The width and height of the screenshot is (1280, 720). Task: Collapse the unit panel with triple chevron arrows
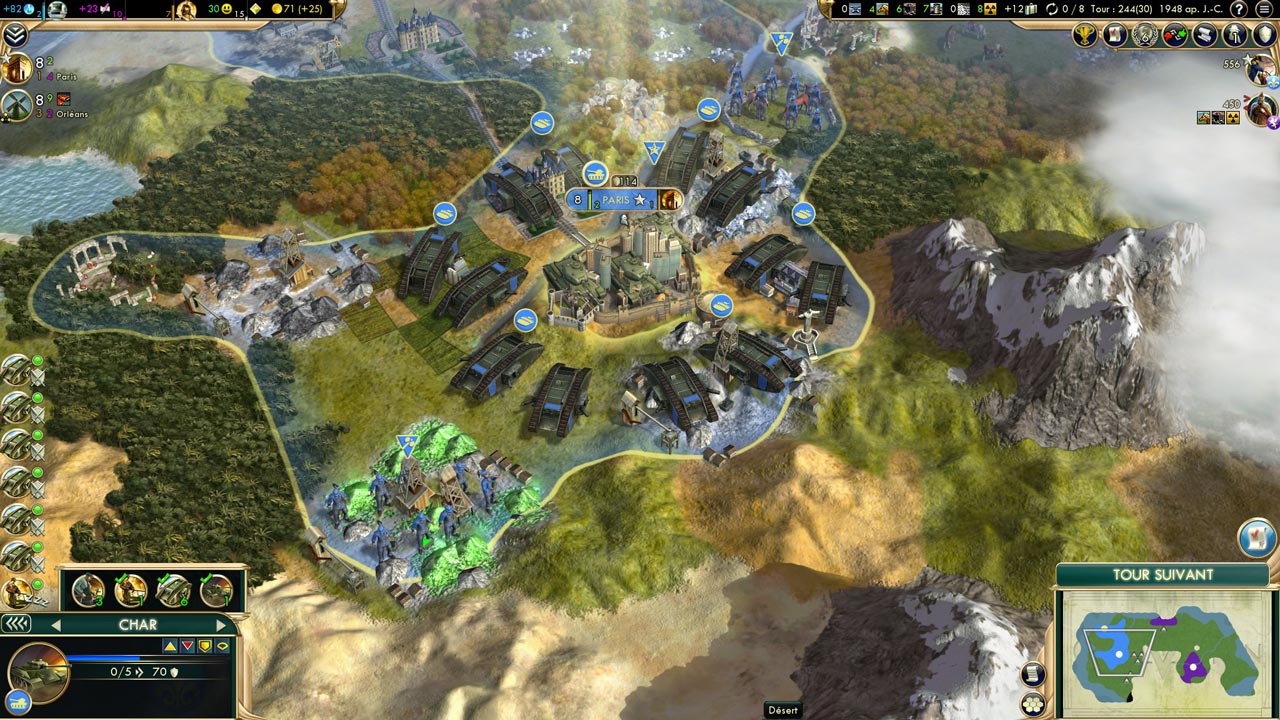coord(16,622)
